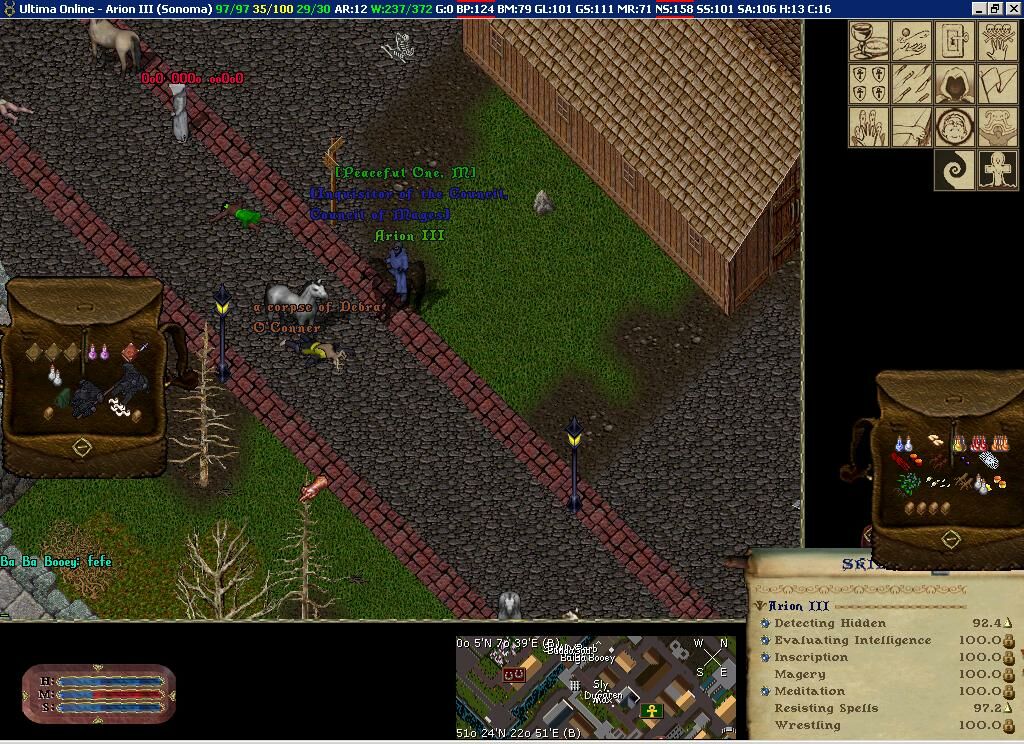Cast the hooded figure spell icon
This screenshot has width=1024, height=744.
955,84
